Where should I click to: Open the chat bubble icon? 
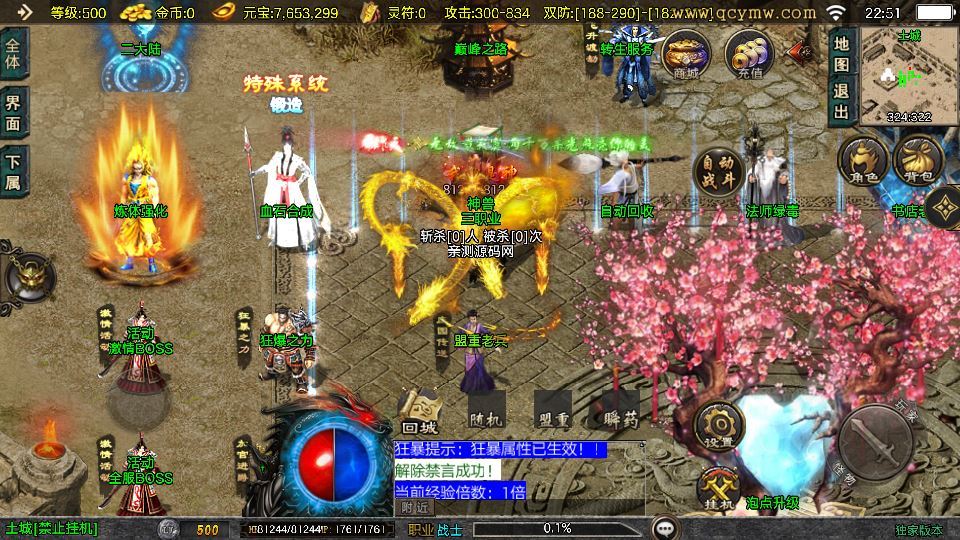664,528
